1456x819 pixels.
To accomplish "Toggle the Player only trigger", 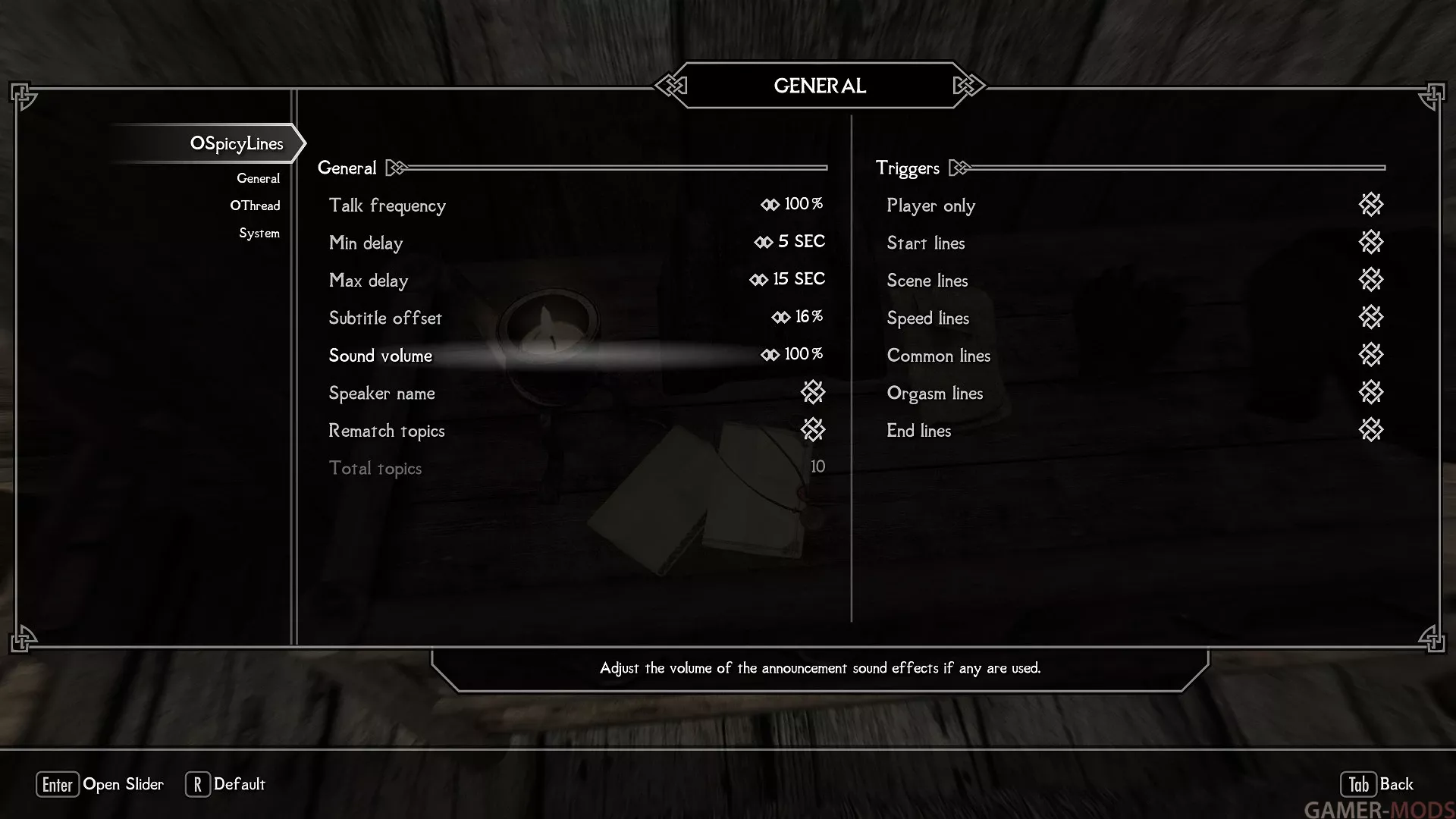I will 1370,205.
